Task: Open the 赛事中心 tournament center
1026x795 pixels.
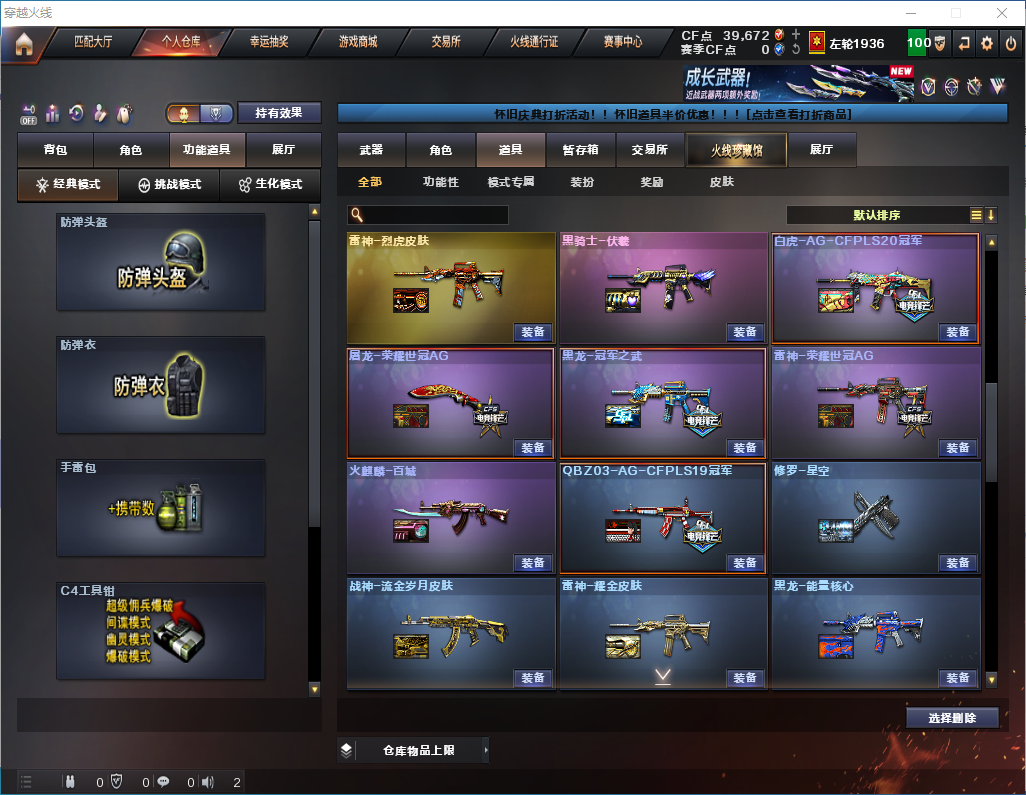Action: (x=622, y=42)
